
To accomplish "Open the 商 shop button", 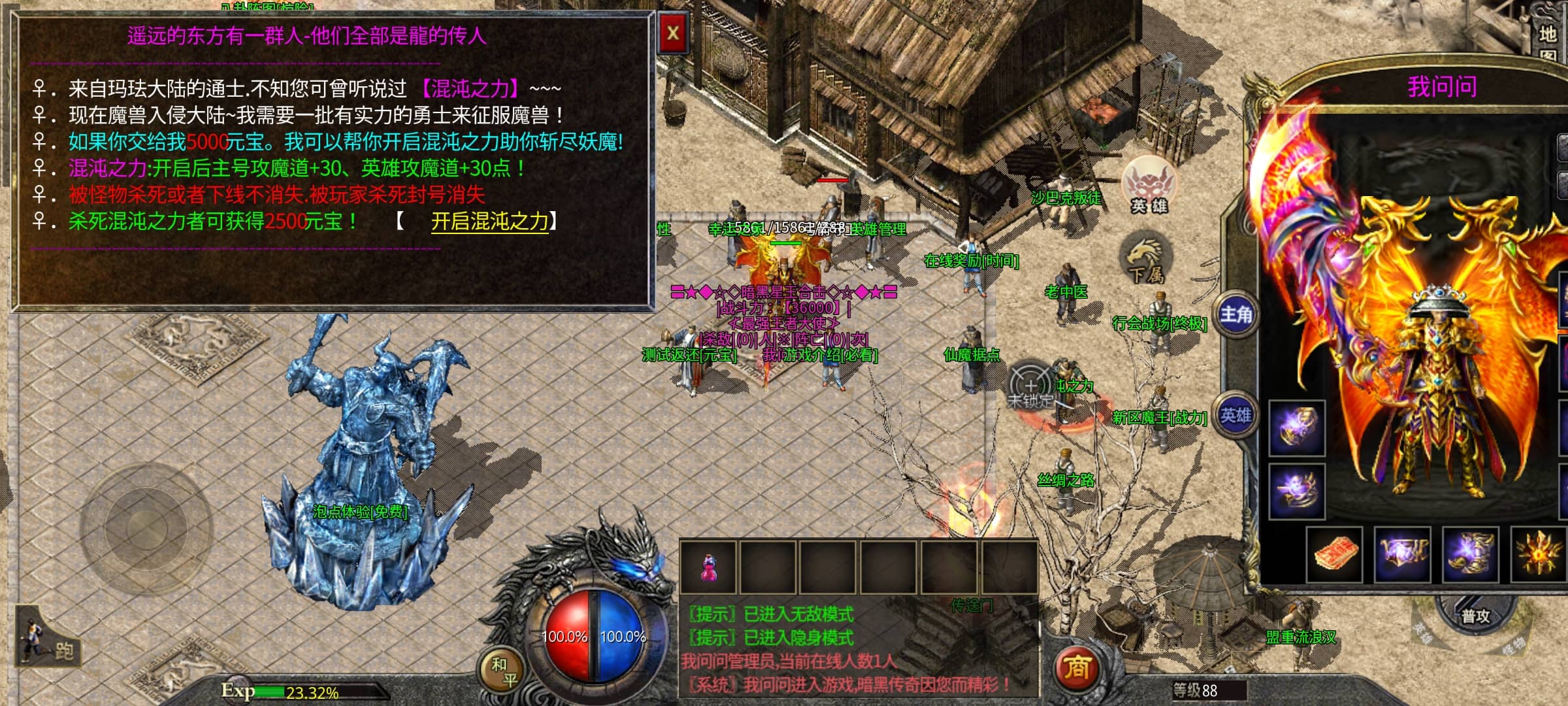I will [1077, 667].
